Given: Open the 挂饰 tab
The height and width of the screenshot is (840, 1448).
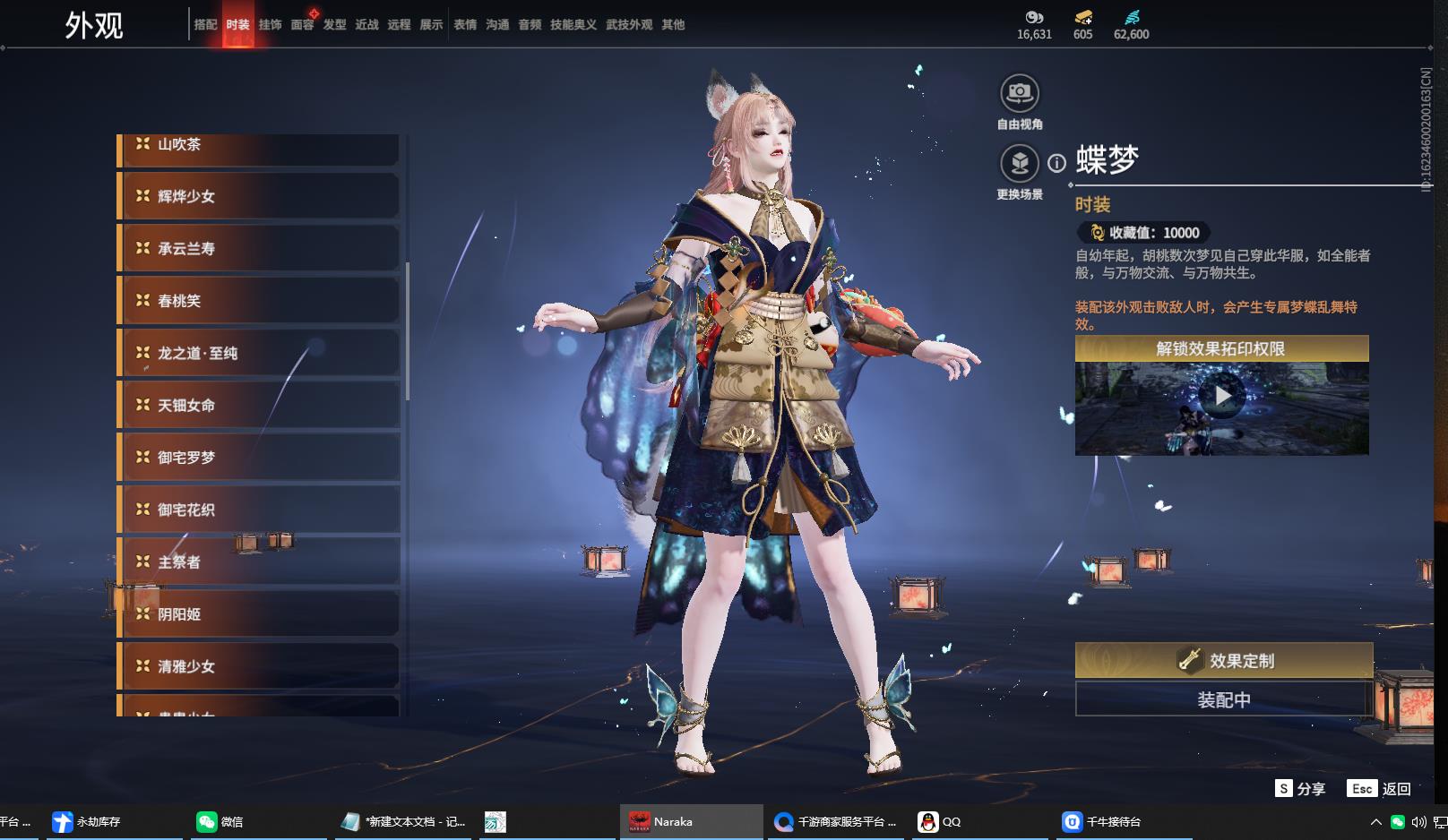Looking at the screenshot, I should (270, 25).
